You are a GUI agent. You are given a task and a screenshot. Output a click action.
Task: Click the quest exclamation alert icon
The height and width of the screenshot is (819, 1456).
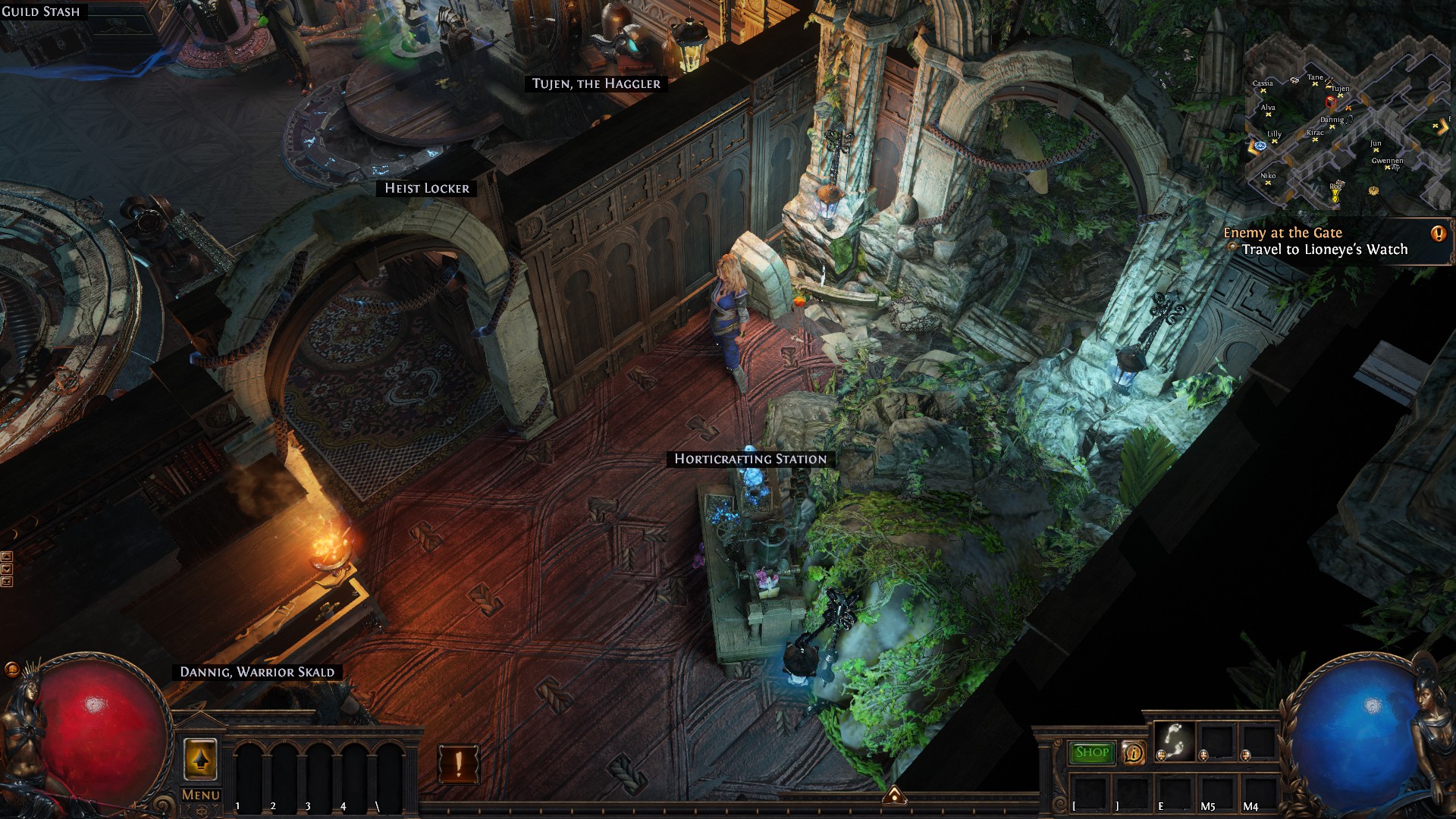1438,234
